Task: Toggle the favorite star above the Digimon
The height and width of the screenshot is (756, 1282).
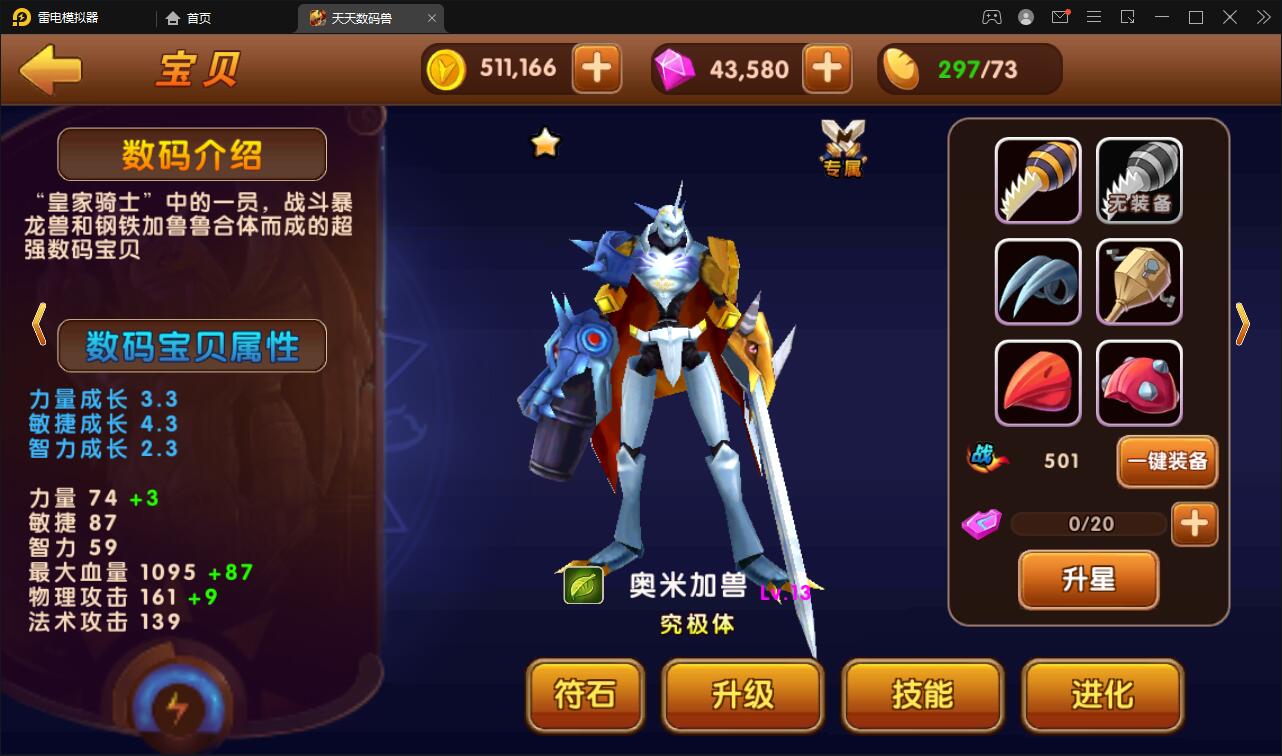Action: [543, 142]
